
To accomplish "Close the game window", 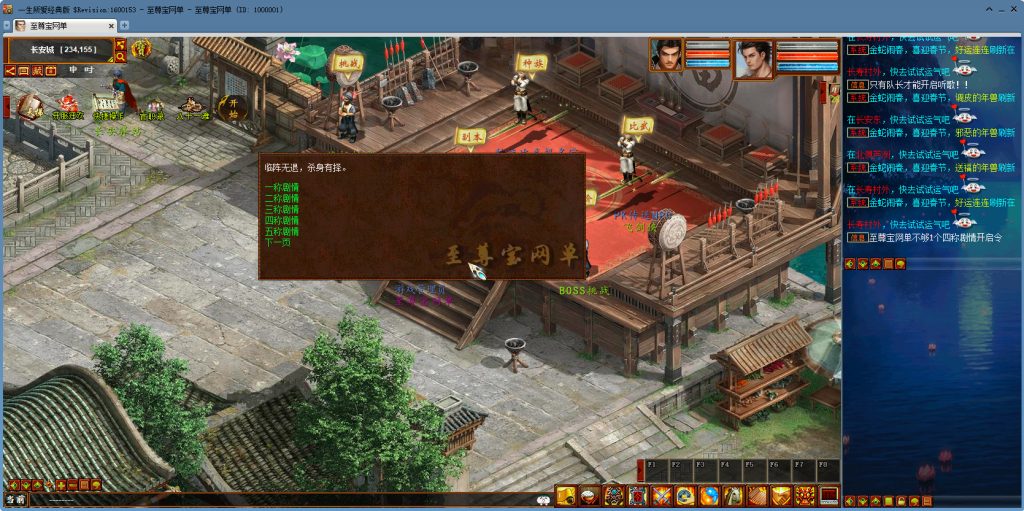I will click(1013, 7).
